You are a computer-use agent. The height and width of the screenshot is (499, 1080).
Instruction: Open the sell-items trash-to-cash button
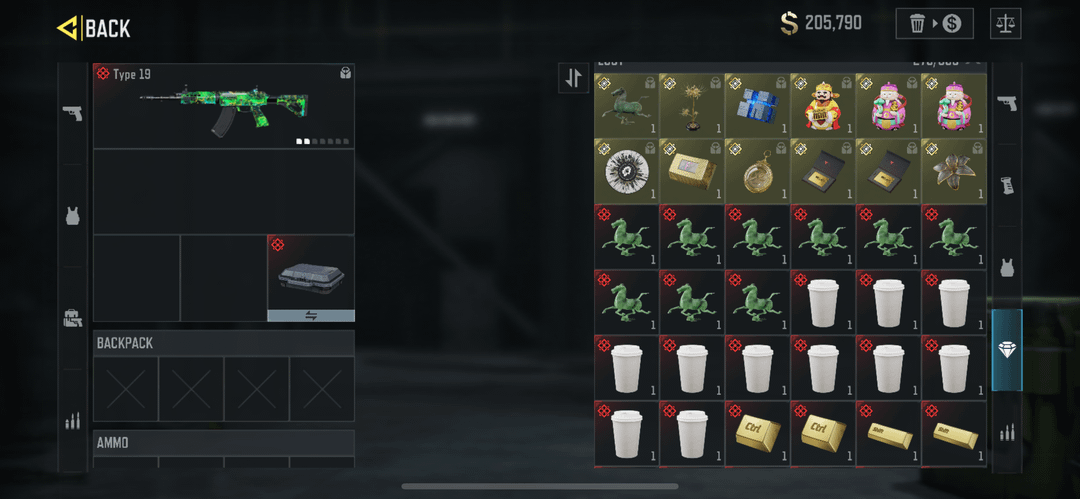935,23
